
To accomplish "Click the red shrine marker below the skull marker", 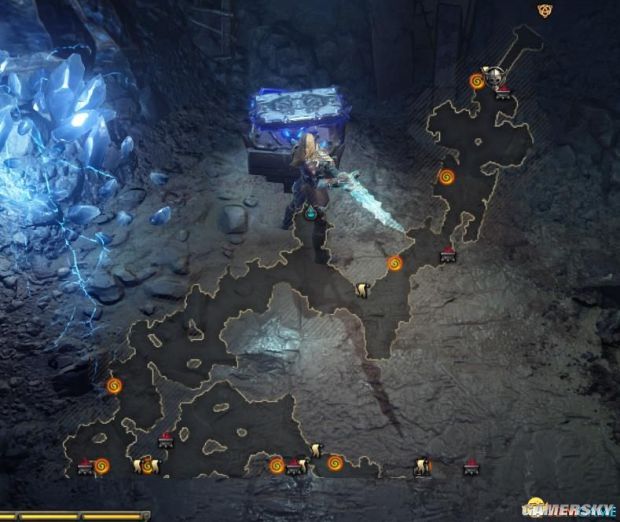I will [503, 92].
